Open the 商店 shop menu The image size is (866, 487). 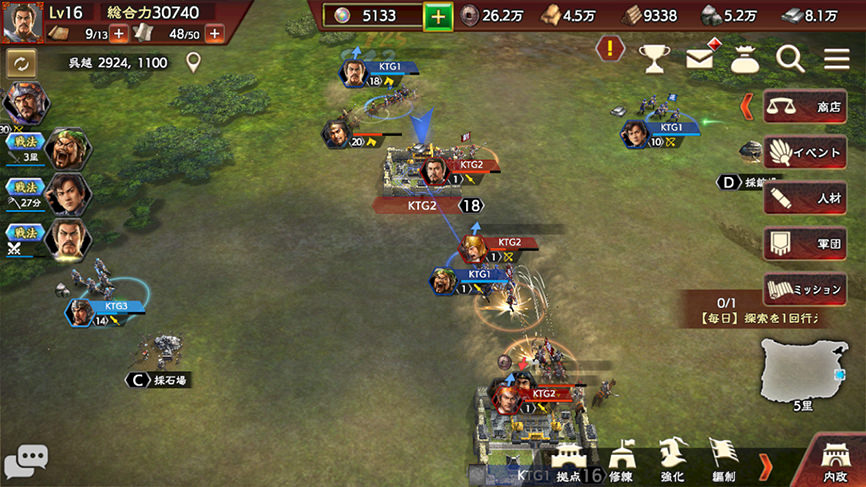805,106
